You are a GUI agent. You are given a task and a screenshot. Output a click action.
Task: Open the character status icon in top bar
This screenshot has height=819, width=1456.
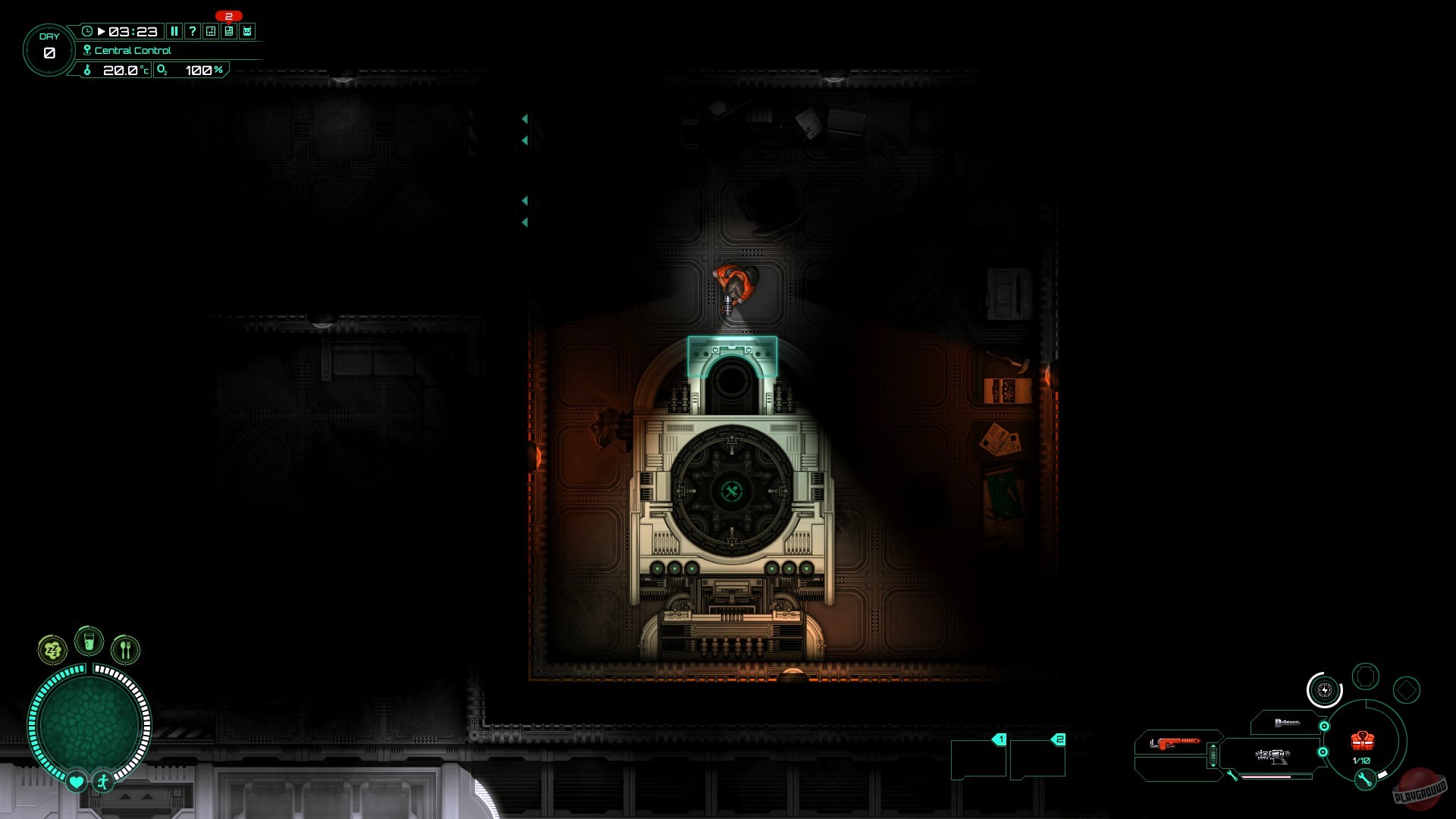click(x=247, y=32)
